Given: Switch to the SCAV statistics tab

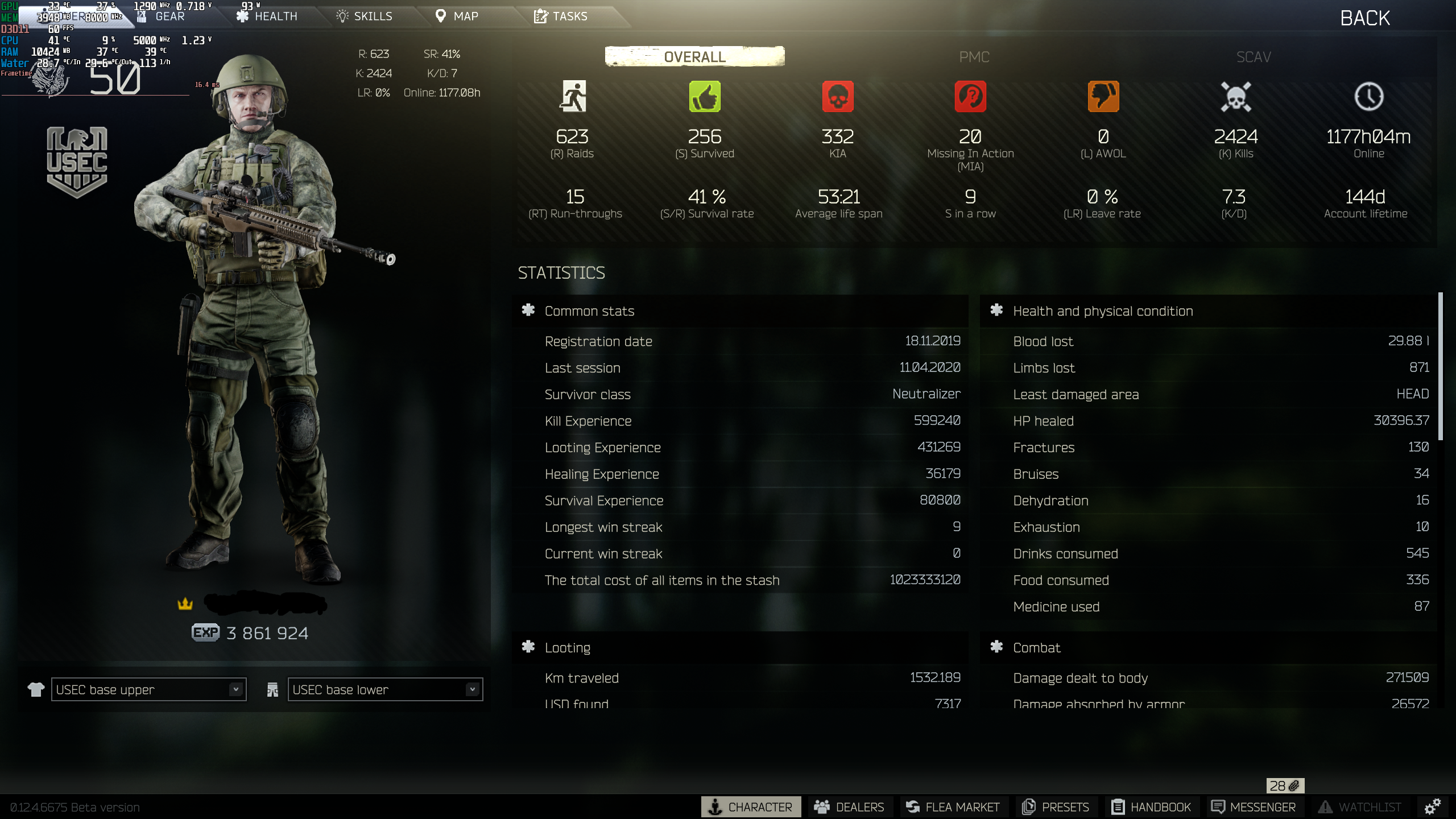Looking at the screenshot, I should click(x=1254, y=57).
